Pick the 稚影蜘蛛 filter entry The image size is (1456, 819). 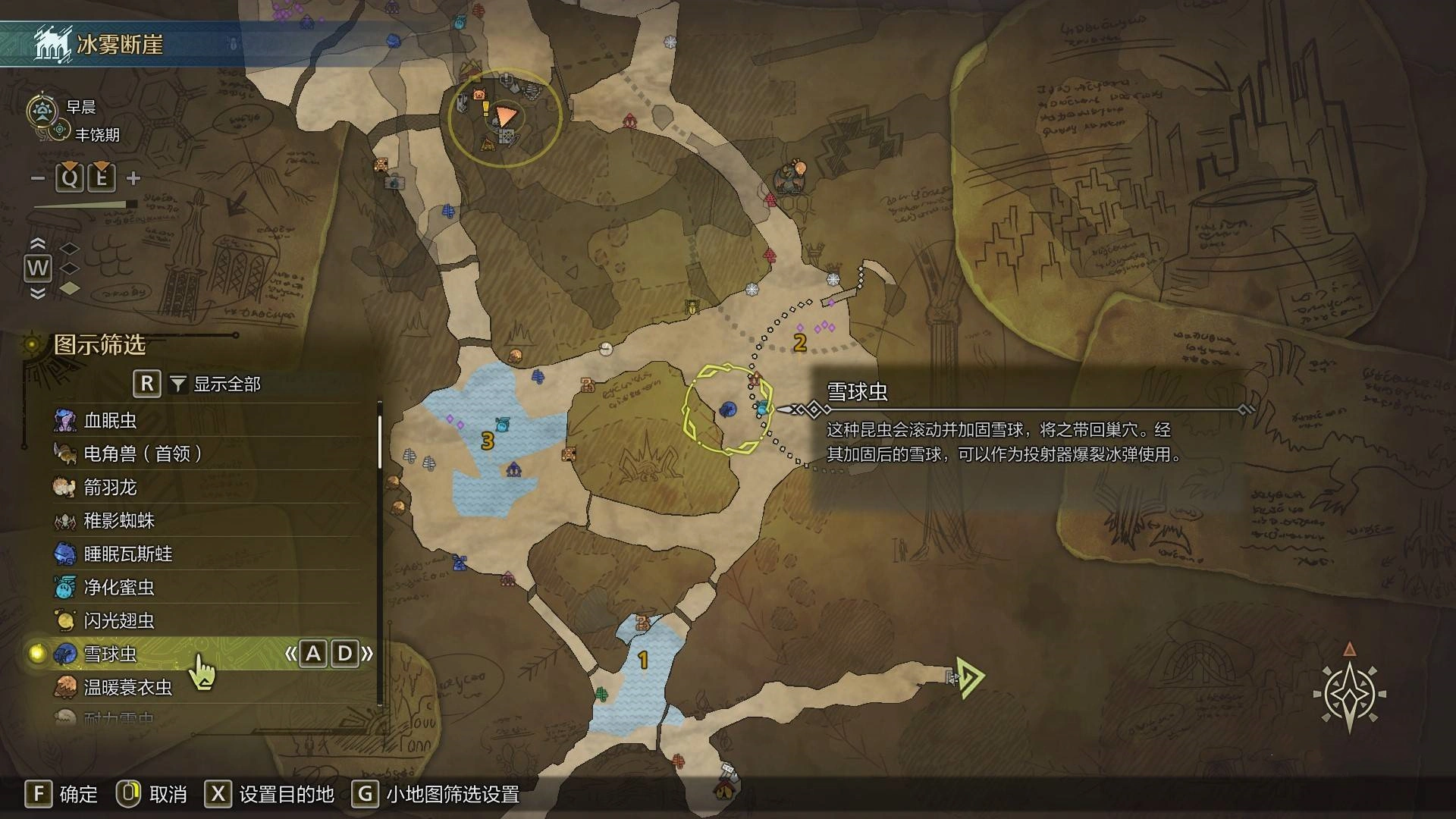tap(119, 520)
